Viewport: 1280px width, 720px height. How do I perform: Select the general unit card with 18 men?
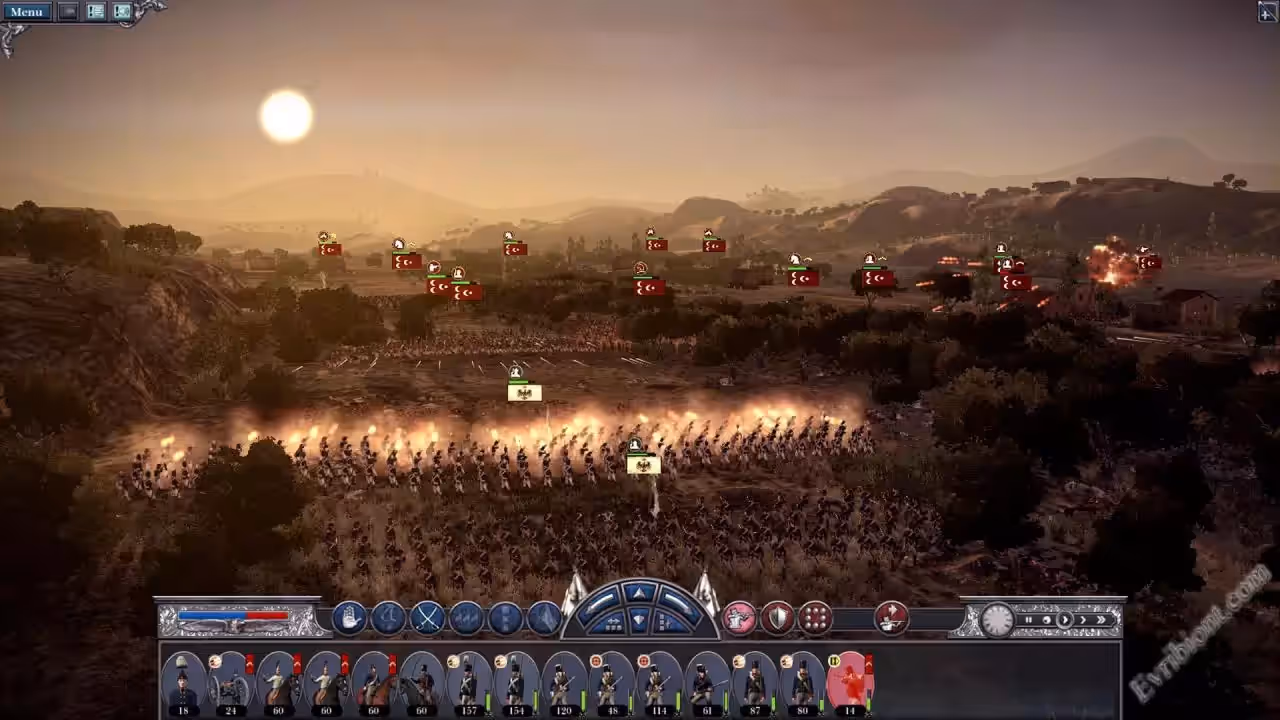tap(182, 682)
